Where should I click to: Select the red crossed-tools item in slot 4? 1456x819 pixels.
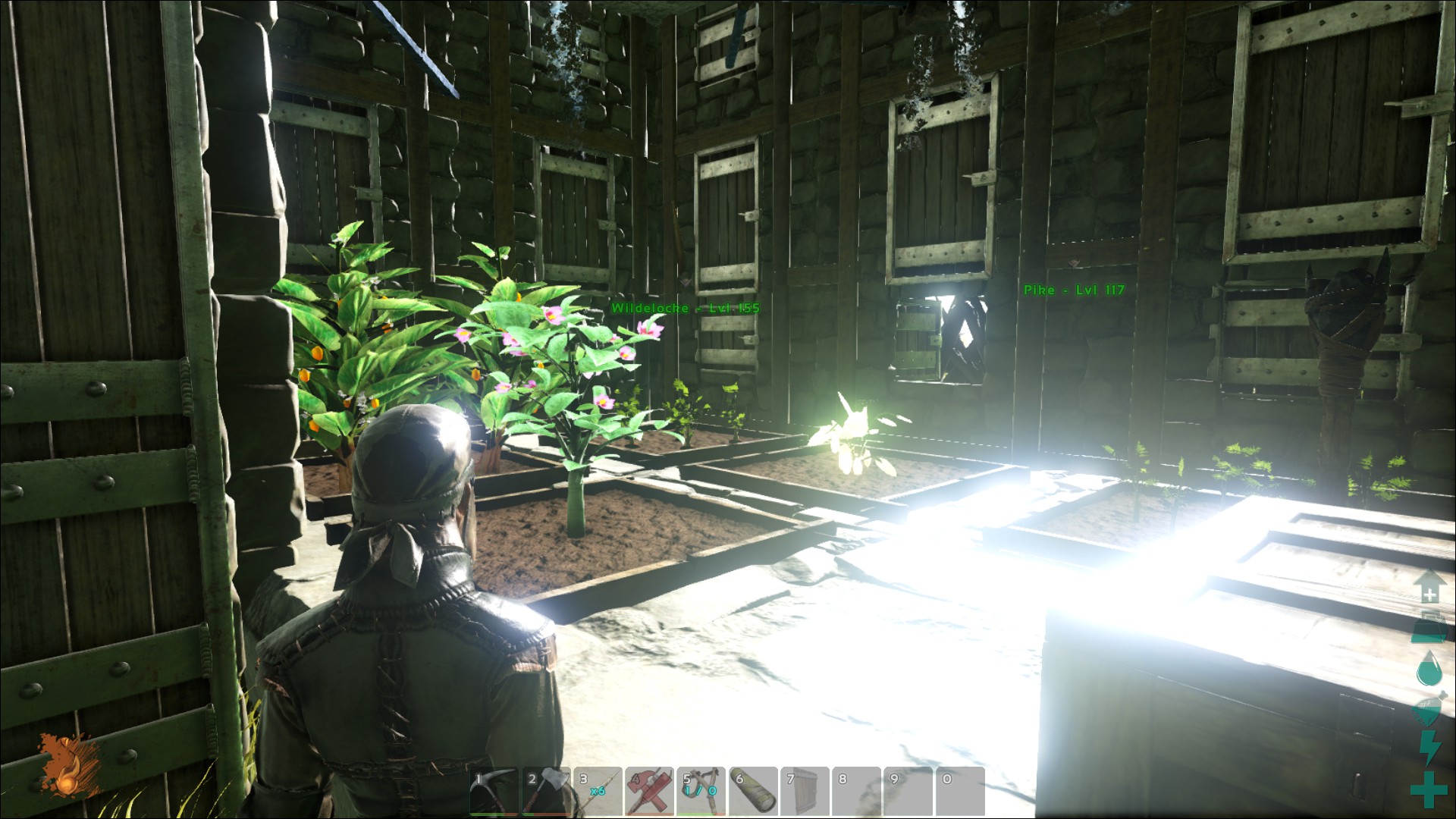[649, 792]
